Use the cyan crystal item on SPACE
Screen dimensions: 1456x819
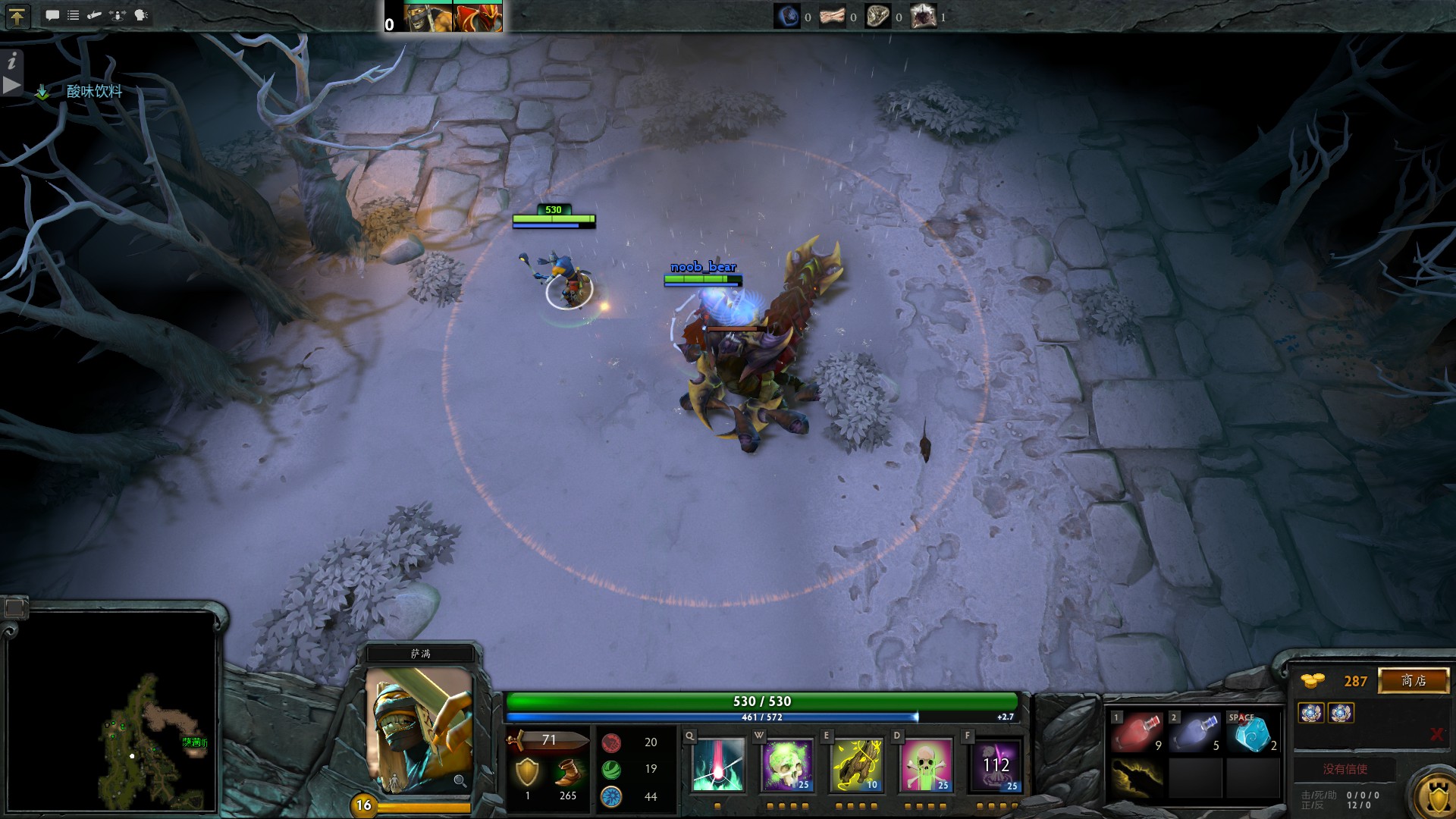[x=1252, y=733]
